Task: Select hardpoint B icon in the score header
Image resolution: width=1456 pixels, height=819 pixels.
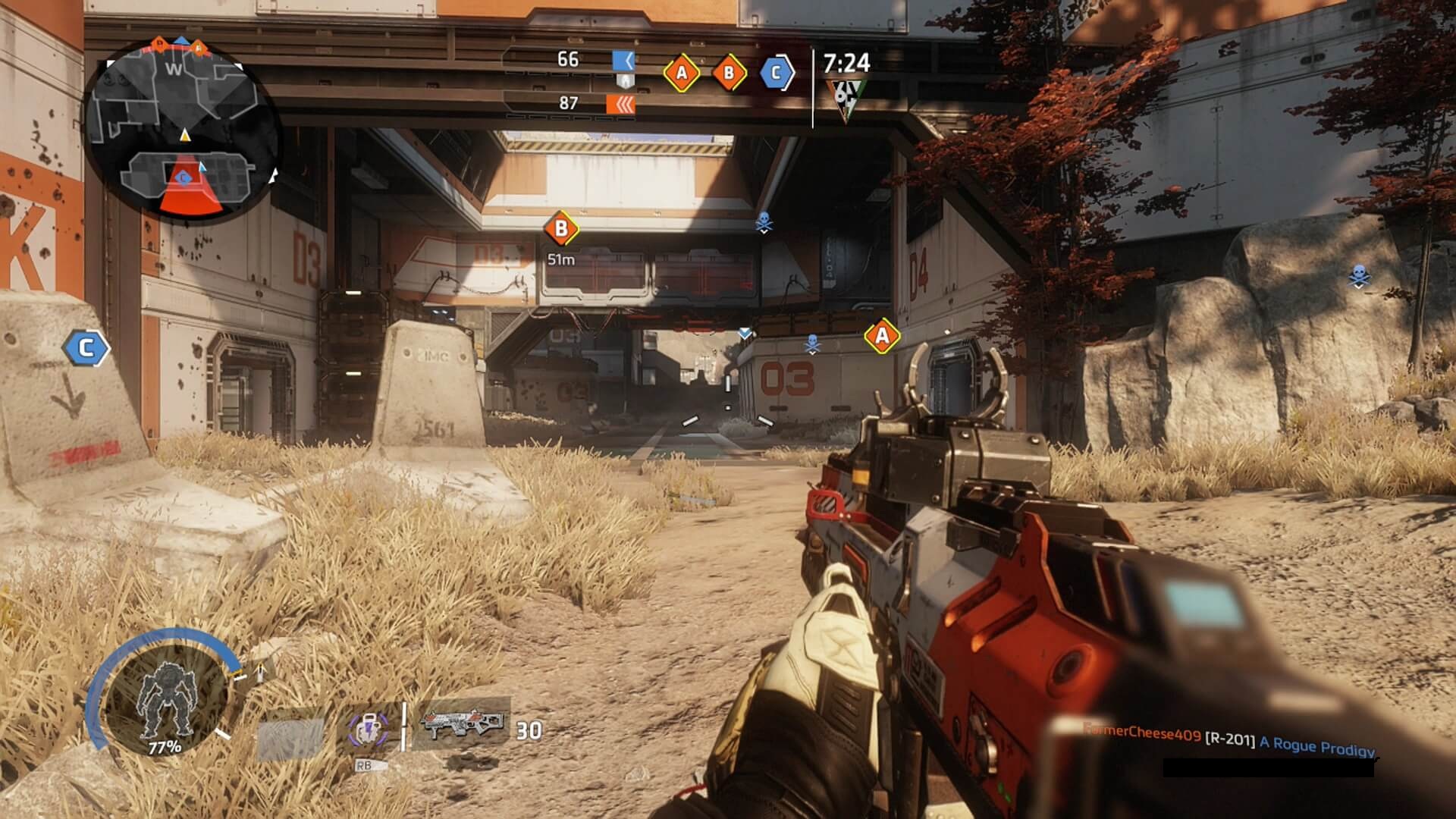Action: pyautogui.click(x=729, y=73)
